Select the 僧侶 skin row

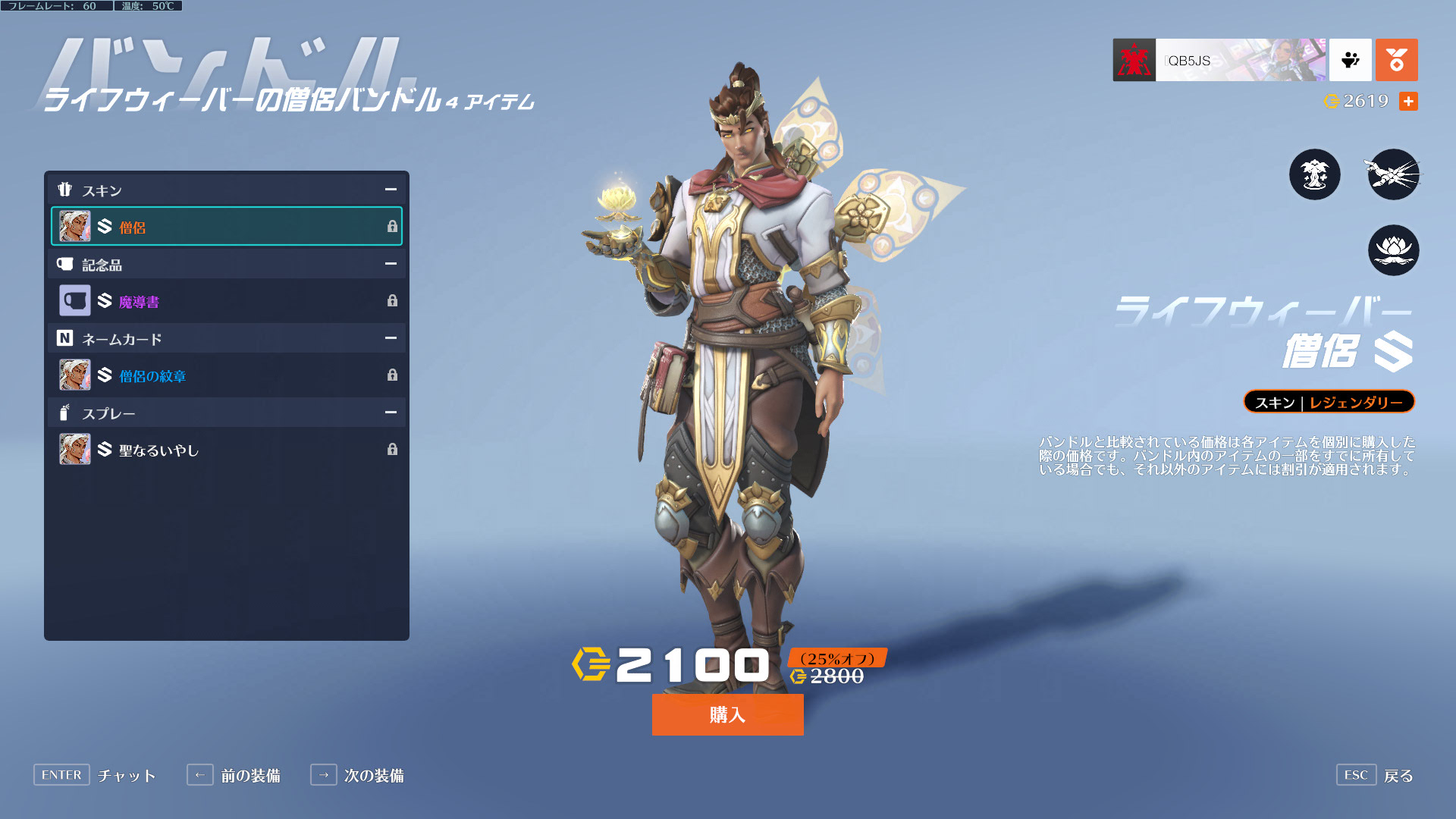[226, 227]
